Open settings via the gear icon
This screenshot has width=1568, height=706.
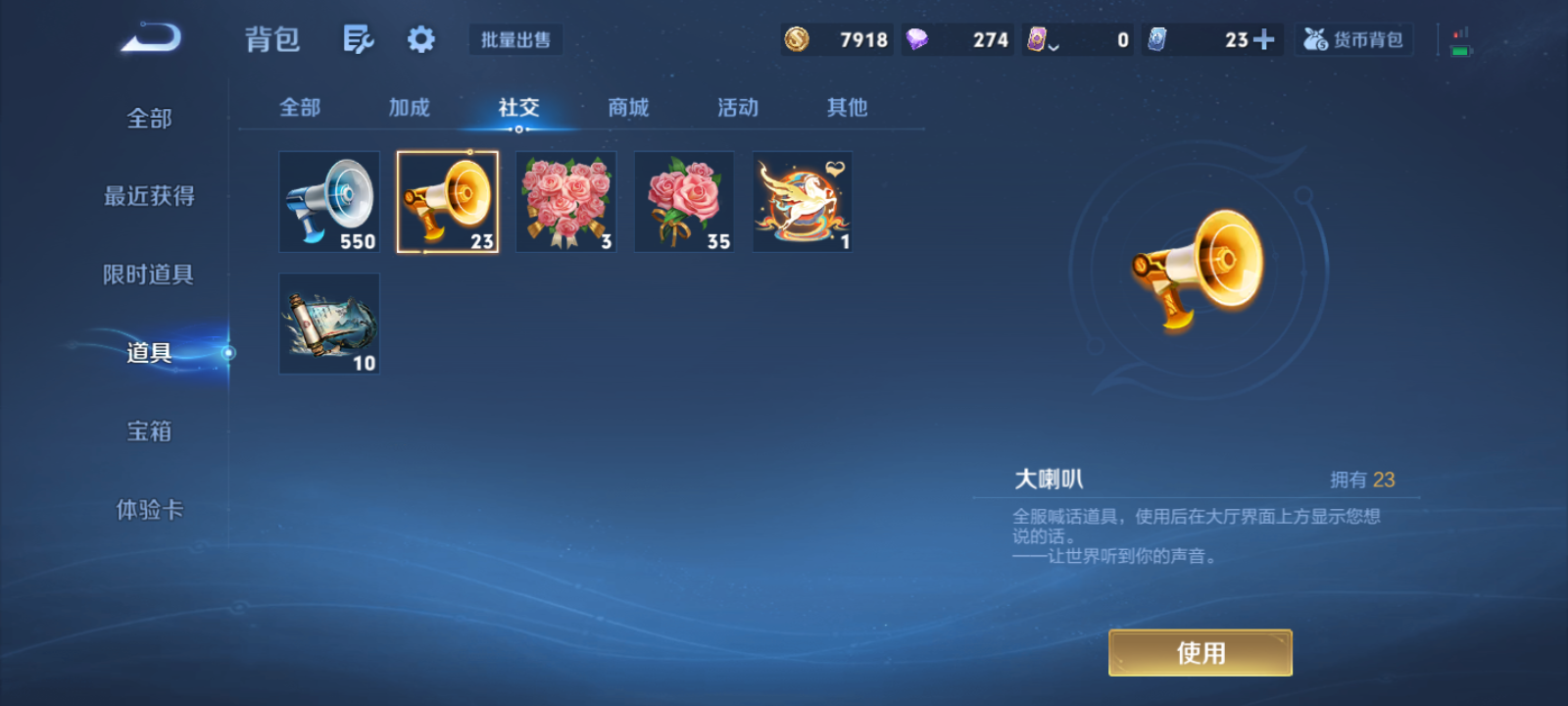[x=420, y=37]
